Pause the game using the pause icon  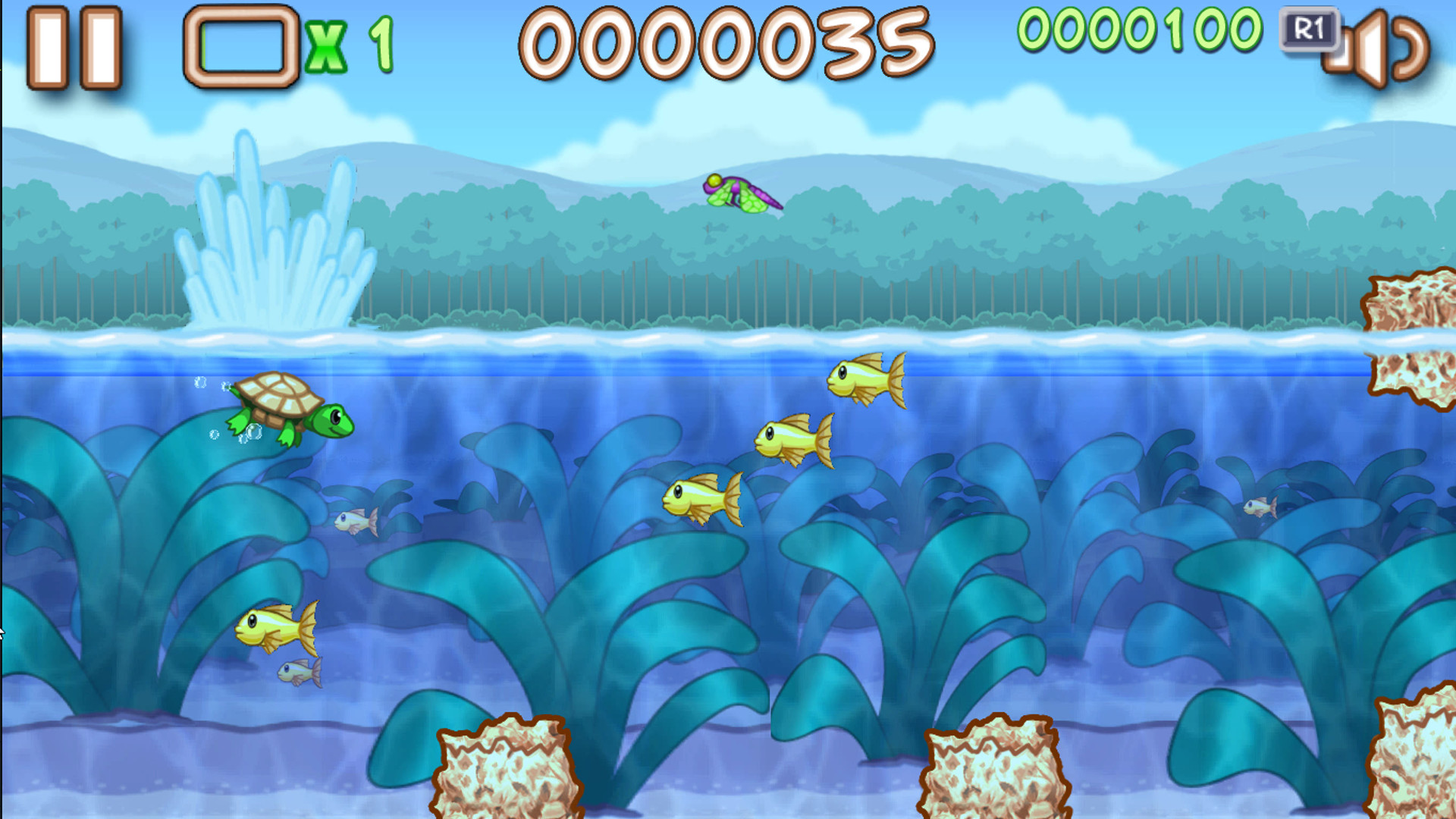point(72,47)
